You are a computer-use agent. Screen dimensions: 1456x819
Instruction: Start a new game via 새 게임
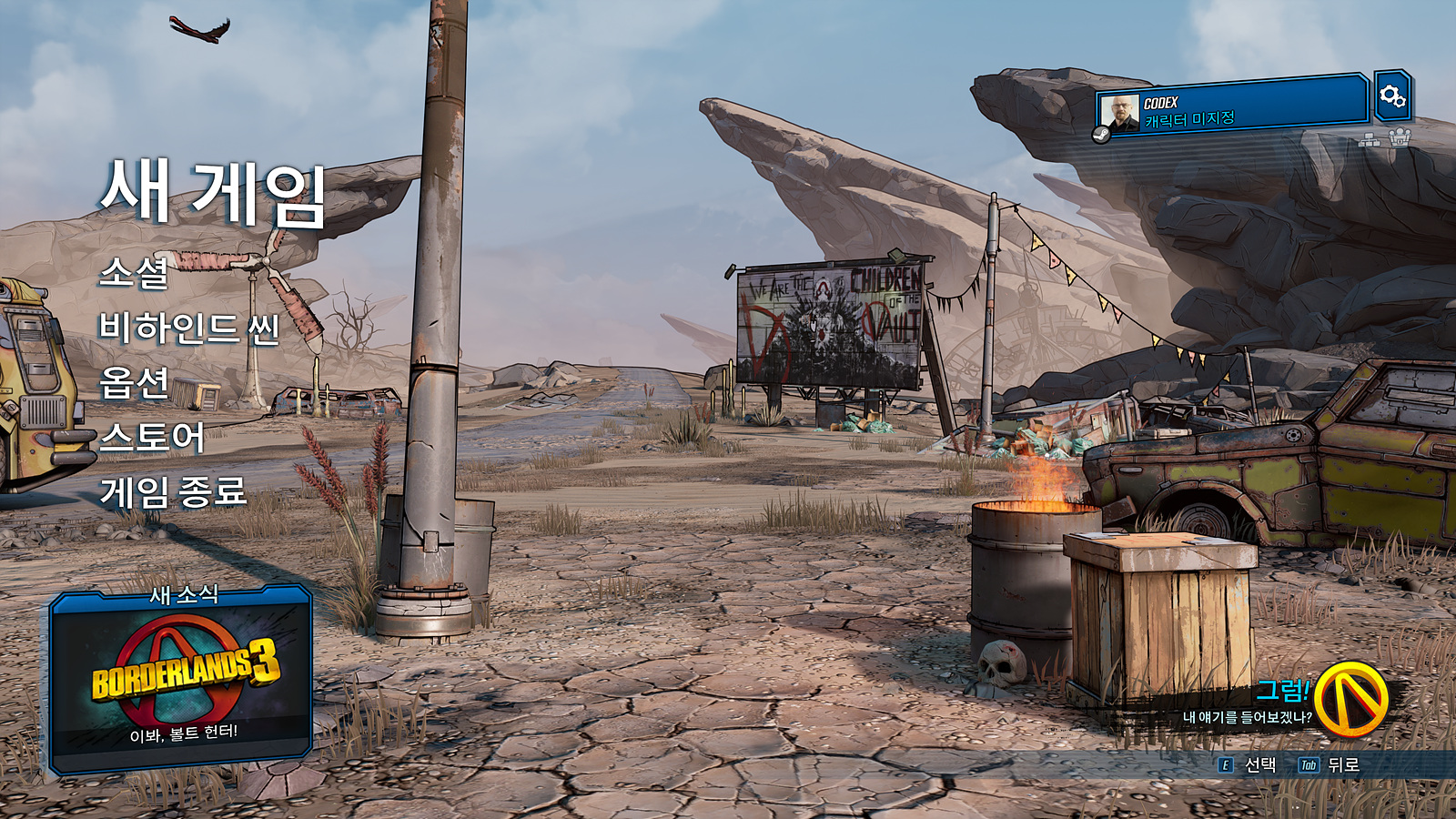pos(213,193)
